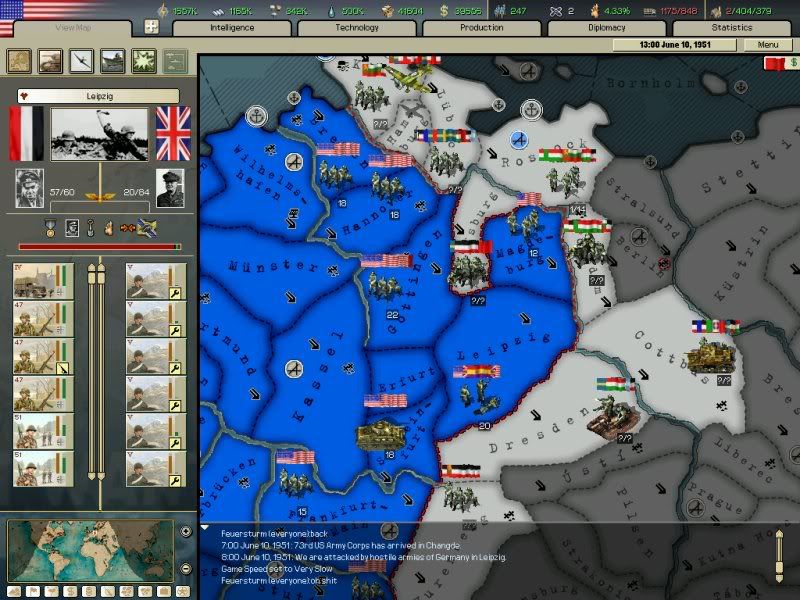The image size is (800, 600).
Task: Zoom in the minimap with plus button
Action: [x=186, y=531]
